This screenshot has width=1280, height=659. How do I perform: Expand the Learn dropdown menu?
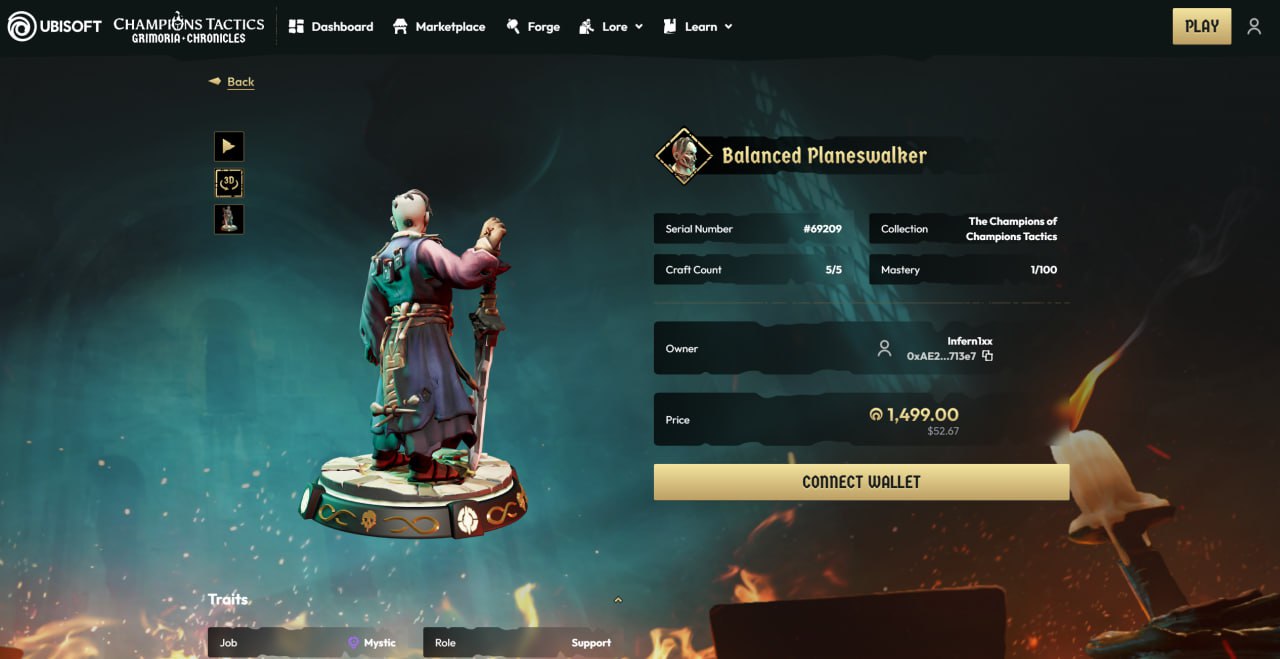click(698, 27)
